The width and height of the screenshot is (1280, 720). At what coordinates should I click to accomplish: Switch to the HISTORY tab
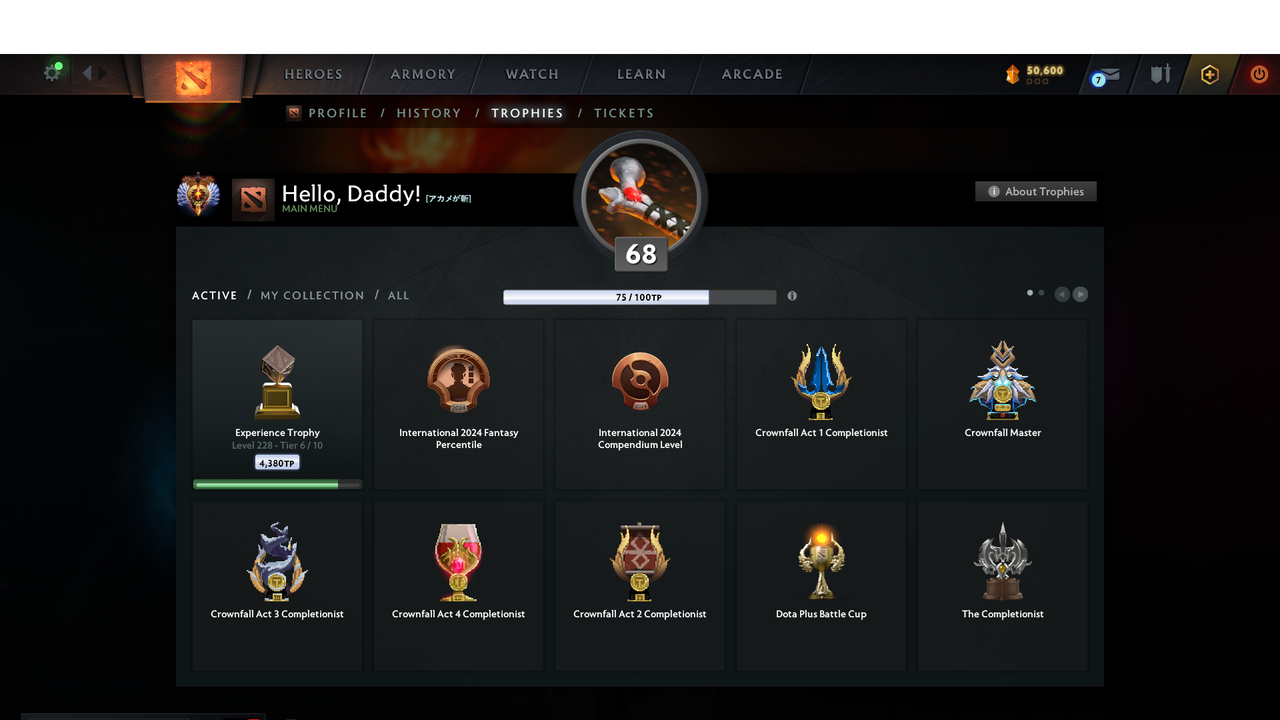click(x=429, y=113)
